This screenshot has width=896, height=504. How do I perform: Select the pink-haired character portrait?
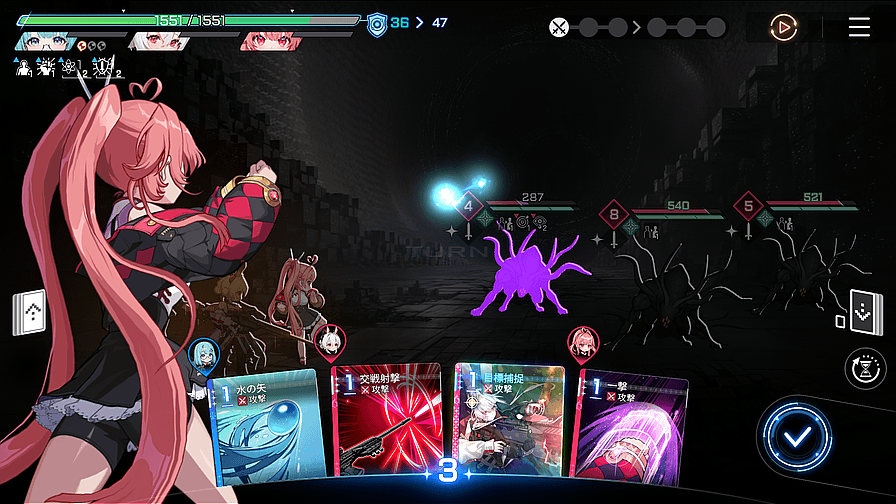270,41
